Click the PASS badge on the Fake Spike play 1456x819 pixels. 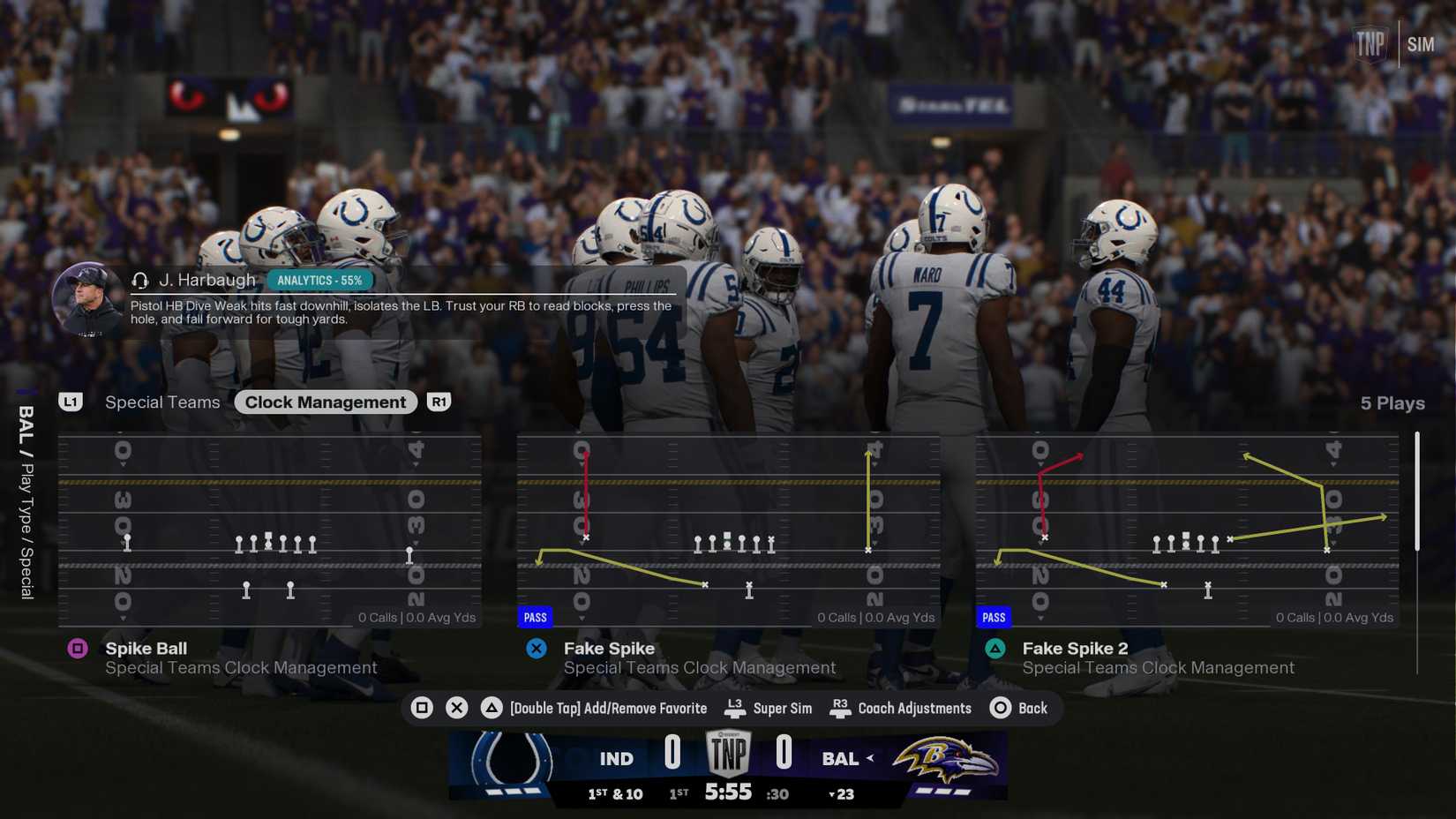(x=535, y=617)
